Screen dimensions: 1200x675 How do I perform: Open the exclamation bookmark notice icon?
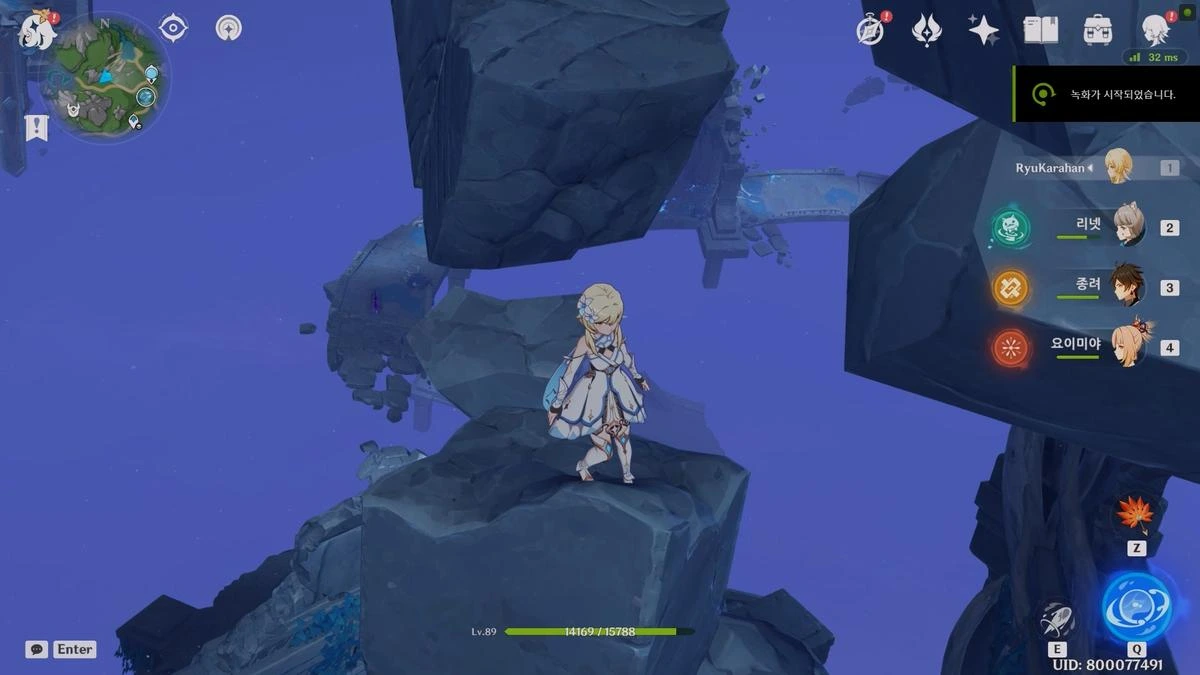37,127
